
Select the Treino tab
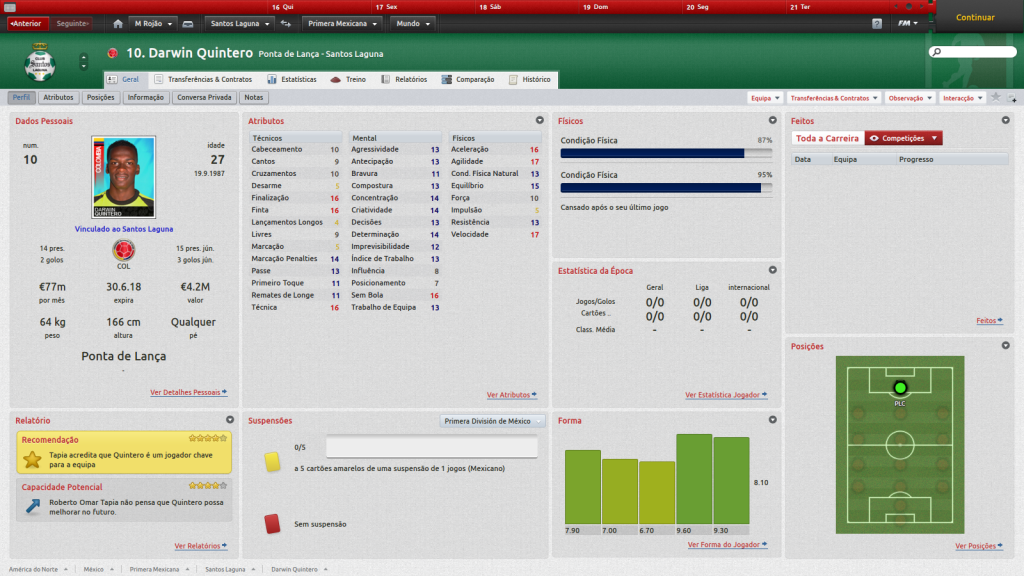[349, 79]
